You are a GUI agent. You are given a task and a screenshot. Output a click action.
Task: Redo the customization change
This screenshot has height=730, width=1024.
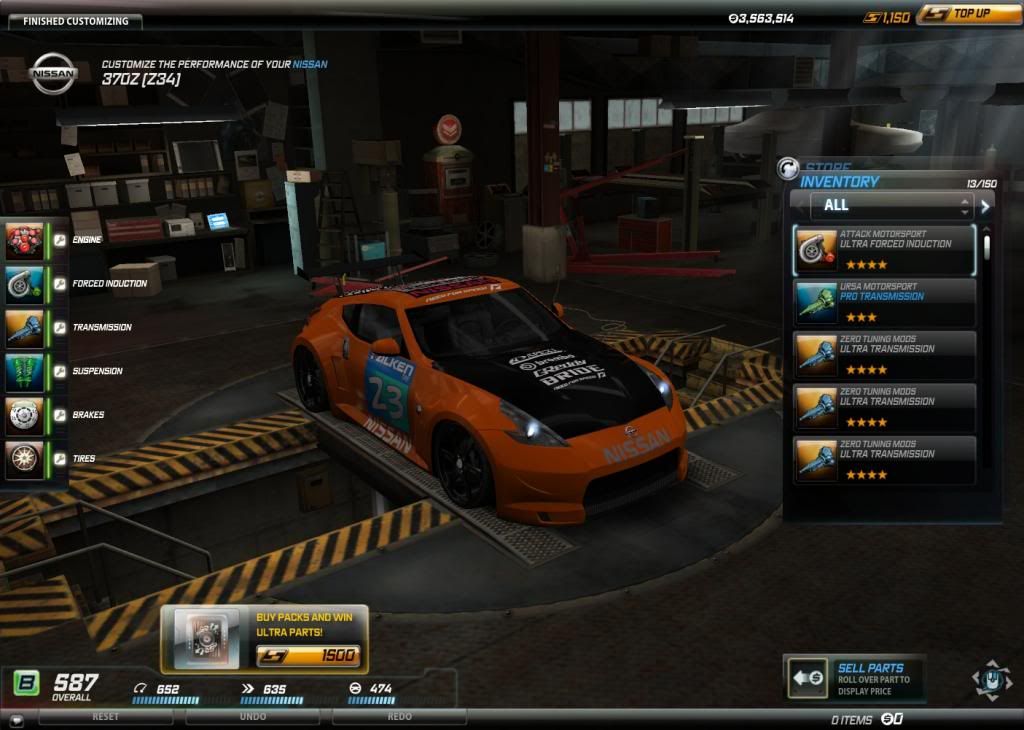(x=399, y=717)
